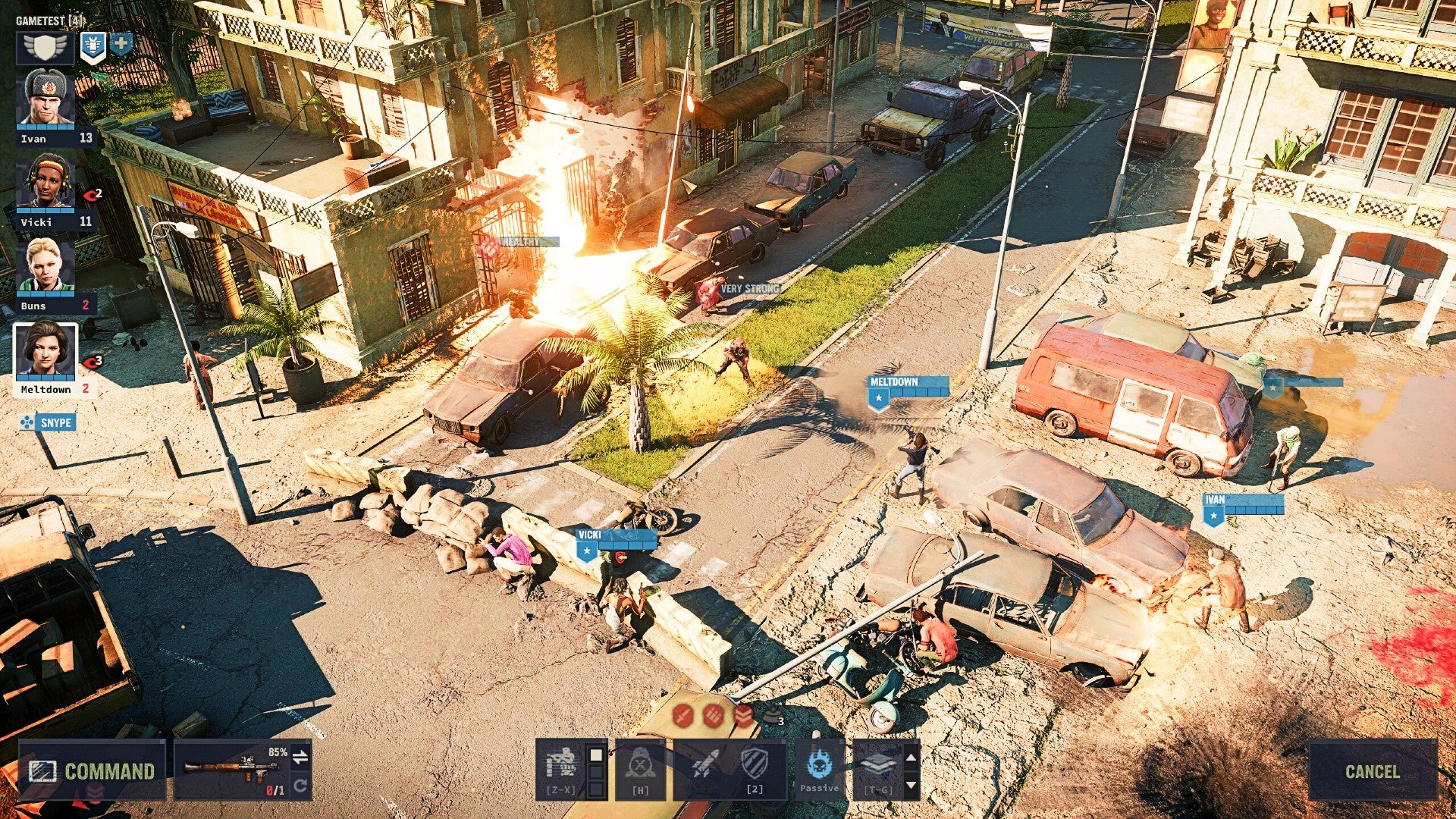
Task: Click the Snype tag under portraits
Action: coord(48,422)
